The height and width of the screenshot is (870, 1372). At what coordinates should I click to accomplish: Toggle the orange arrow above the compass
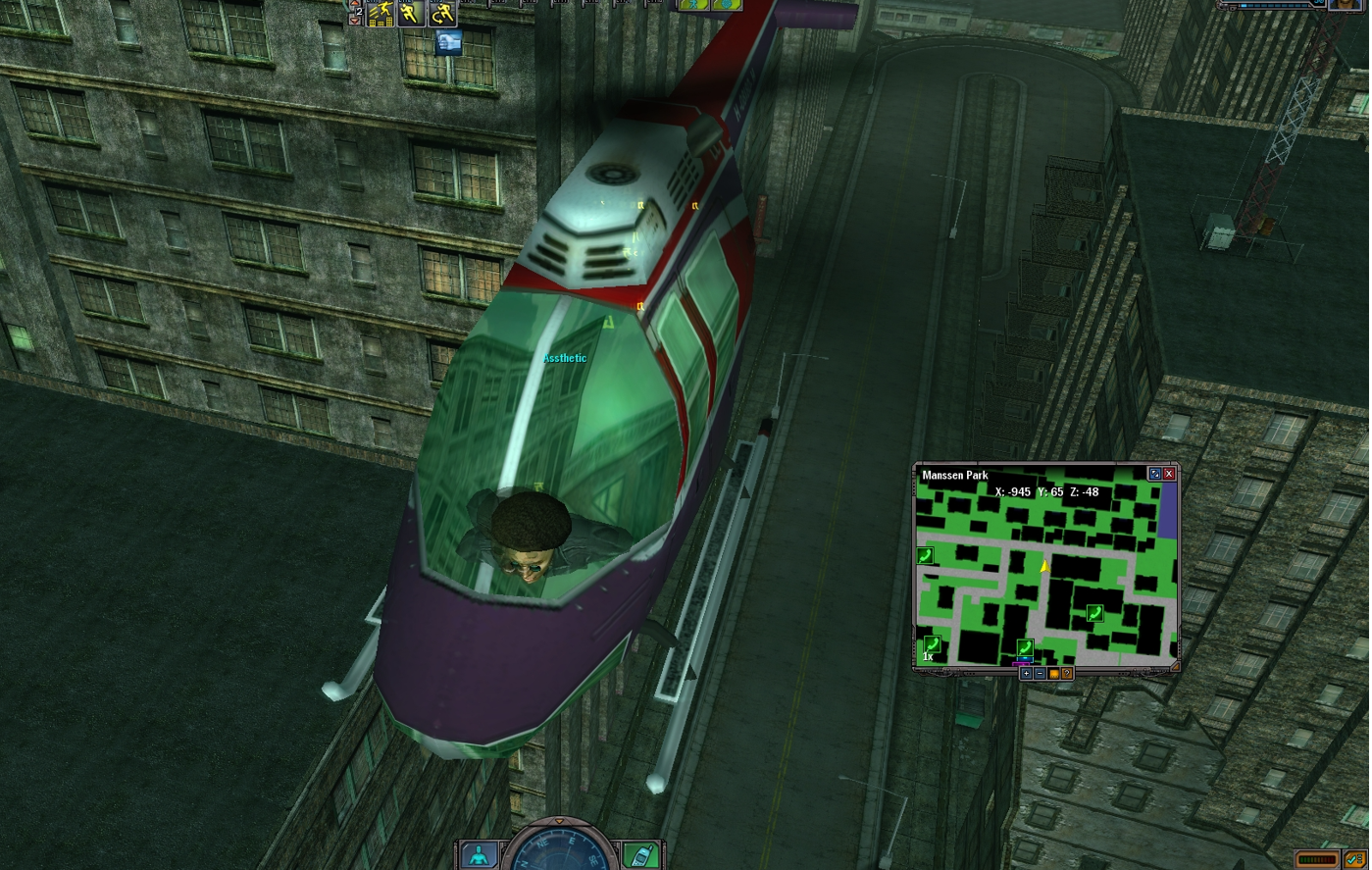559,822
